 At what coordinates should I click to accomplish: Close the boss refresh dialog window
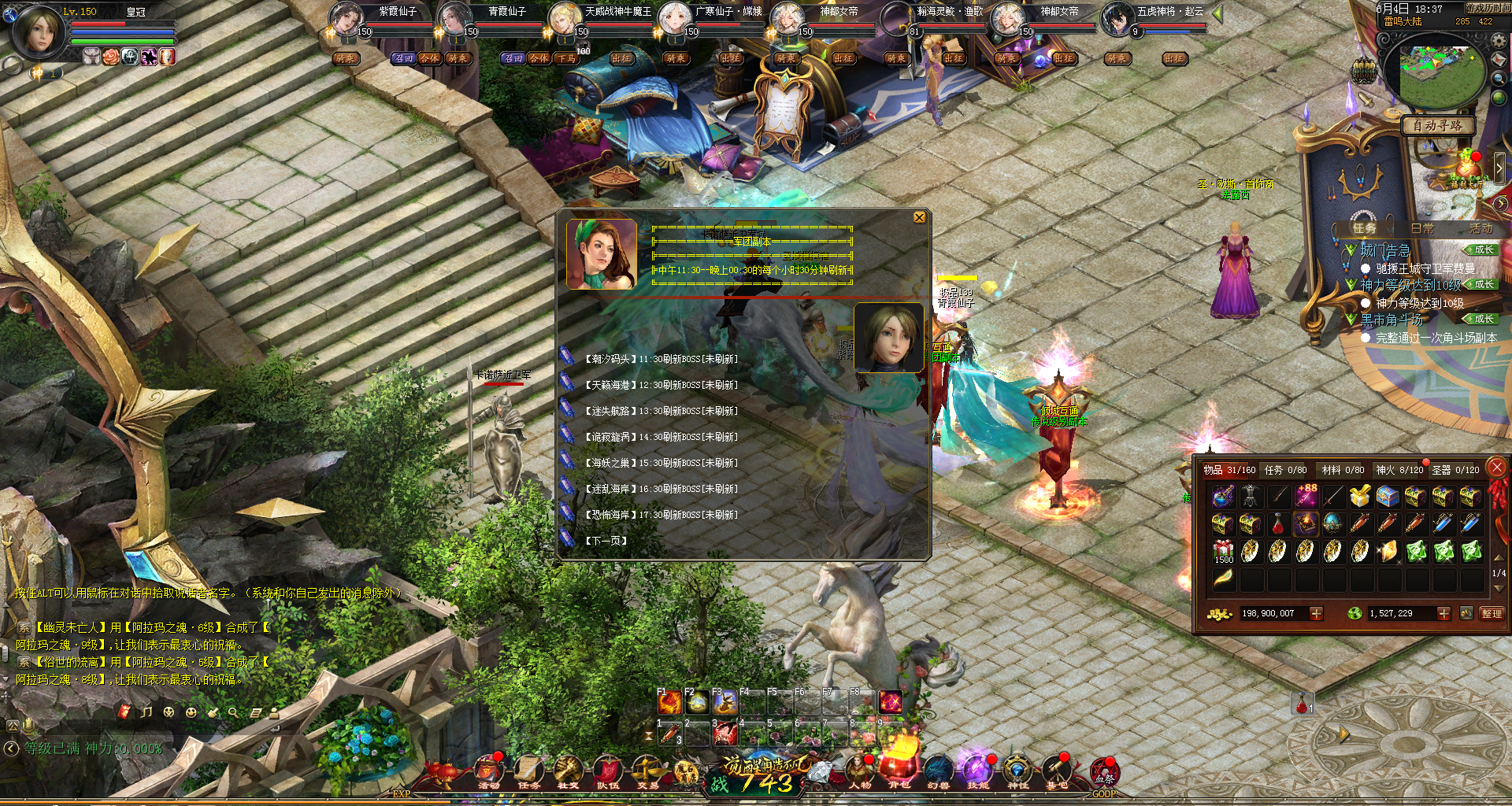click(919, 218)
